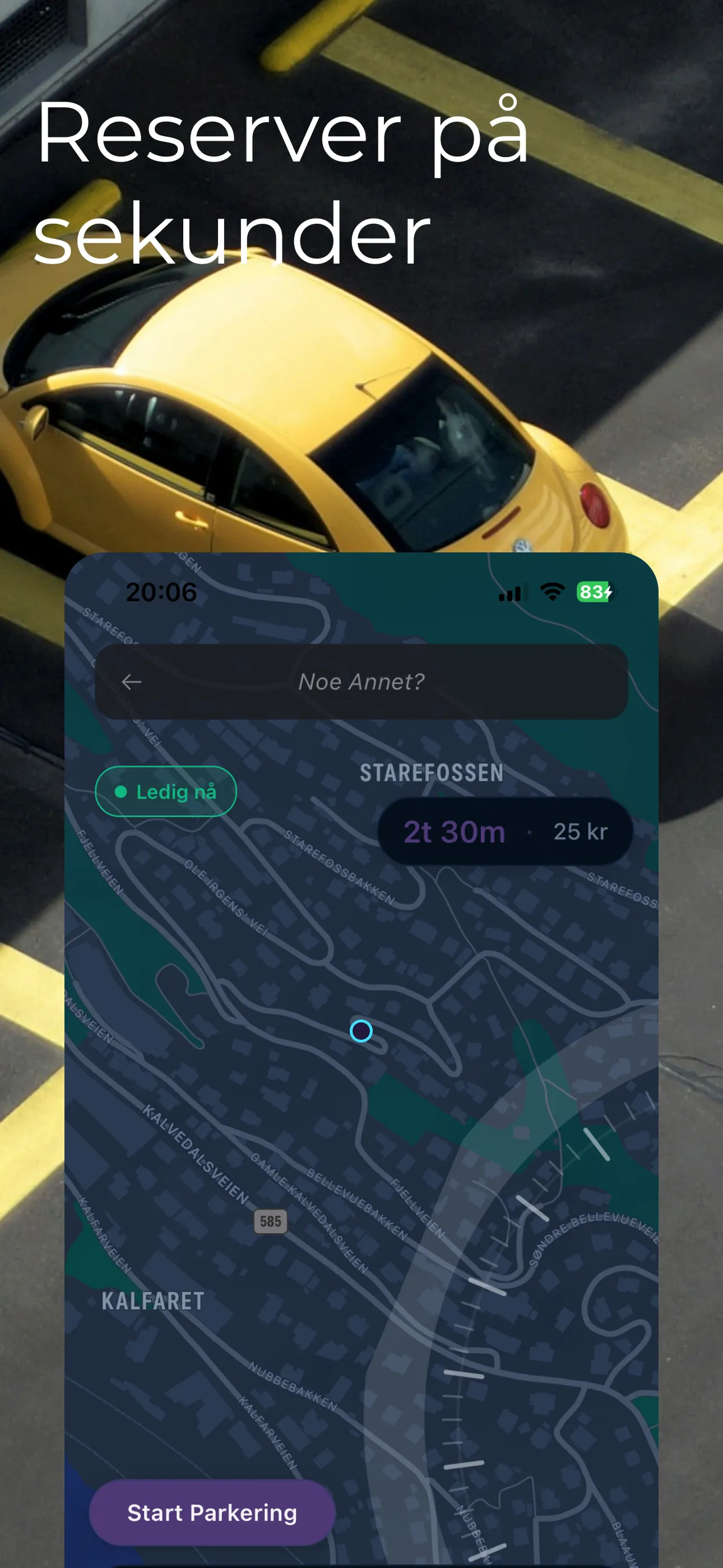Screen dimensions: 723x1568
Task: Click the lightning bolt on the battery icon
Action: 609,592
